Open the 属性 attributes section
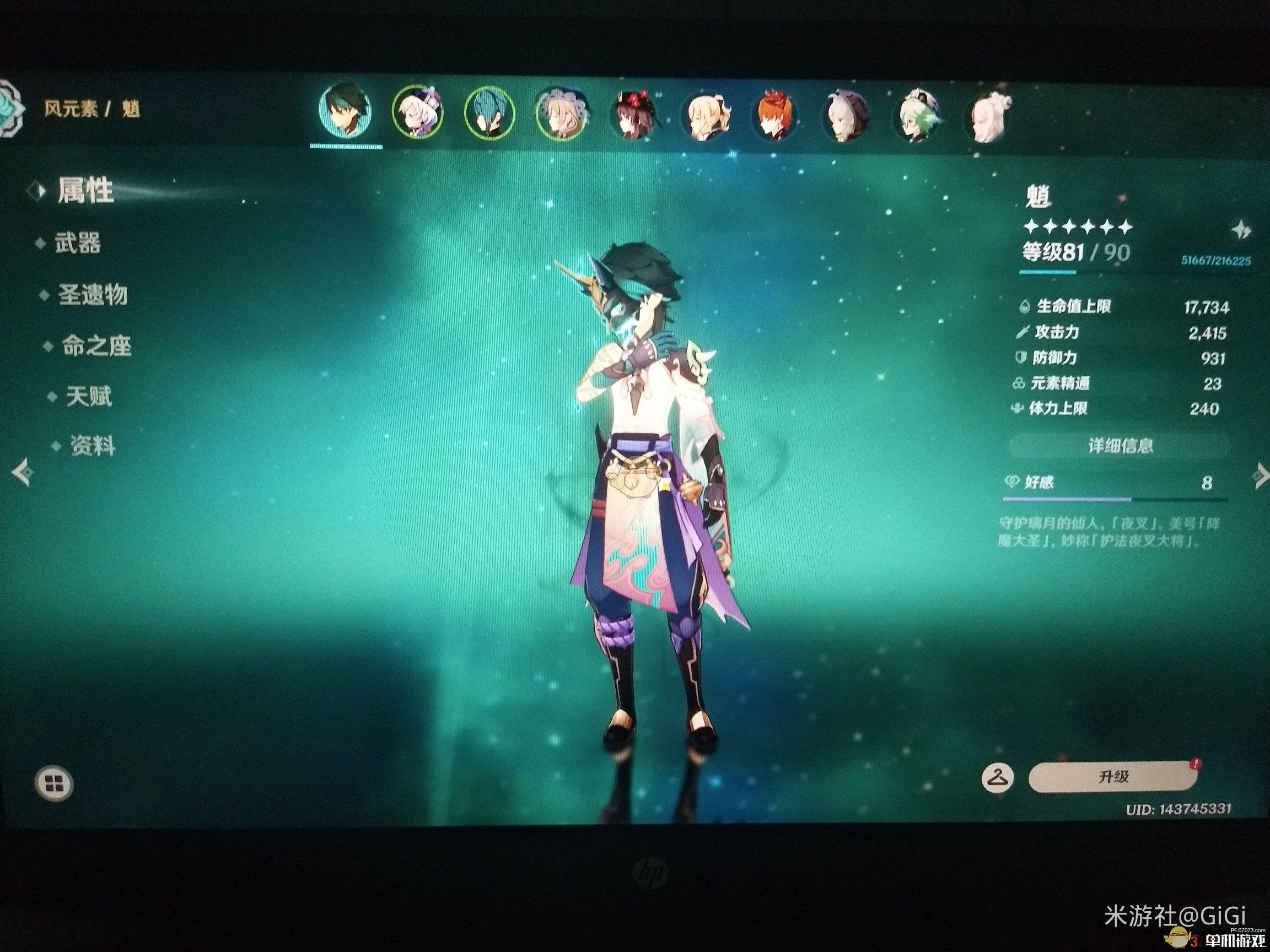Screen dimensions: 1270x952 [85, 190]
